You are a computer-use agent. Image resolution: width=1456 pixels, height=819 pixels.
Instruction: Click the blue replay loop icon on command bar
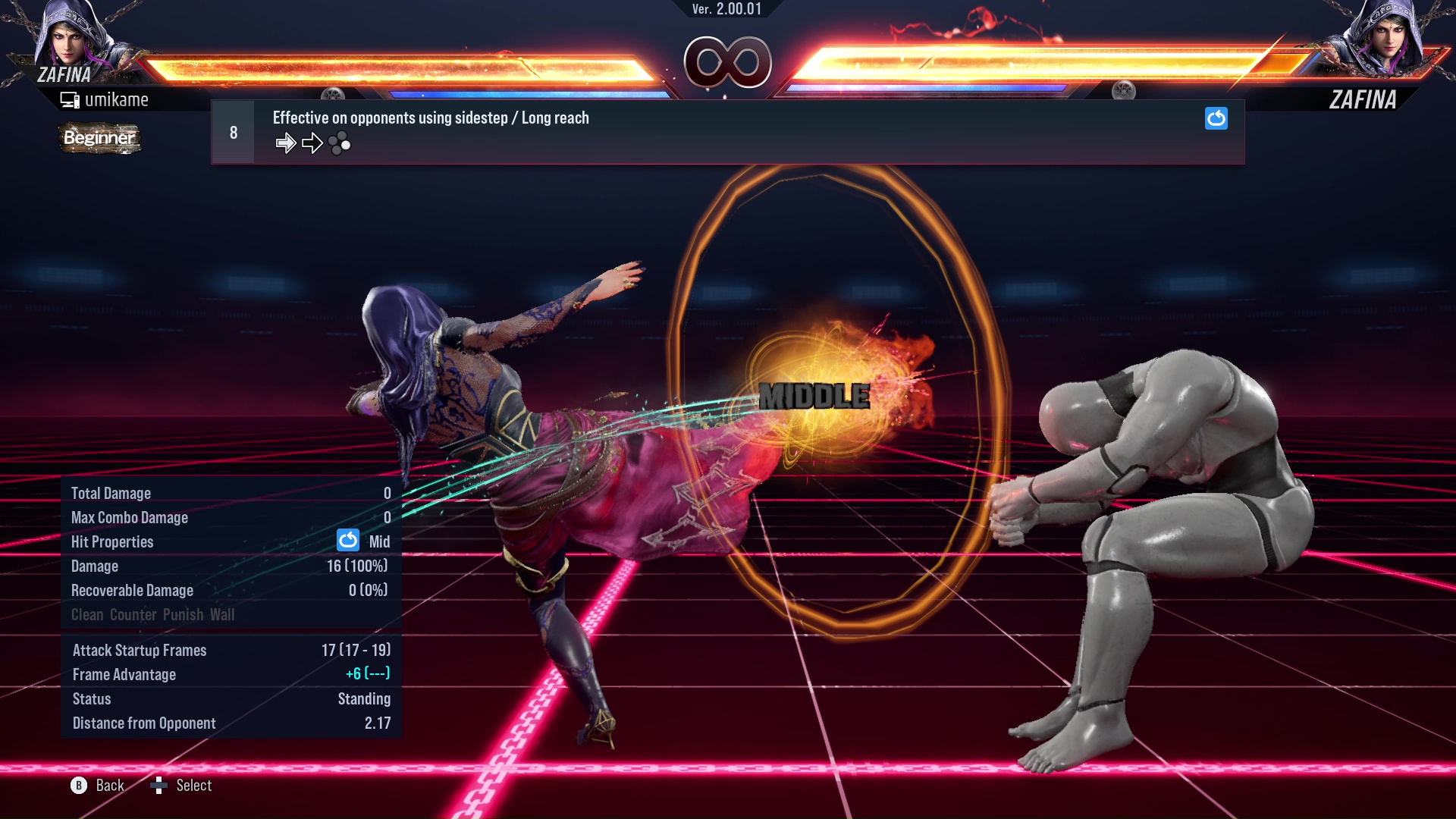tap(1216, 119)
